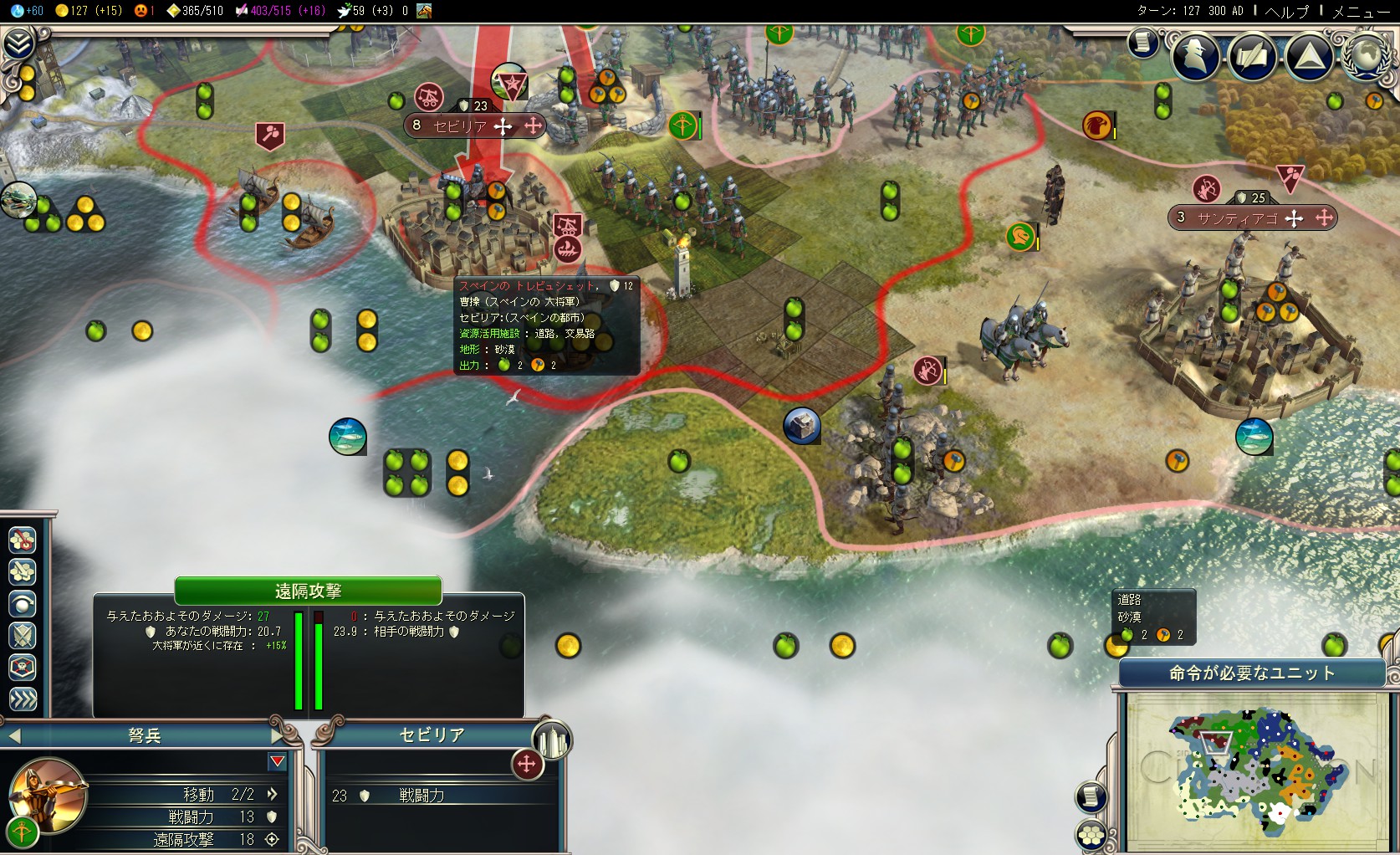This screenshot has height=855, width=1400.
Task: Select the next unit arrow beside 弩兵
Action: point(278,736)
